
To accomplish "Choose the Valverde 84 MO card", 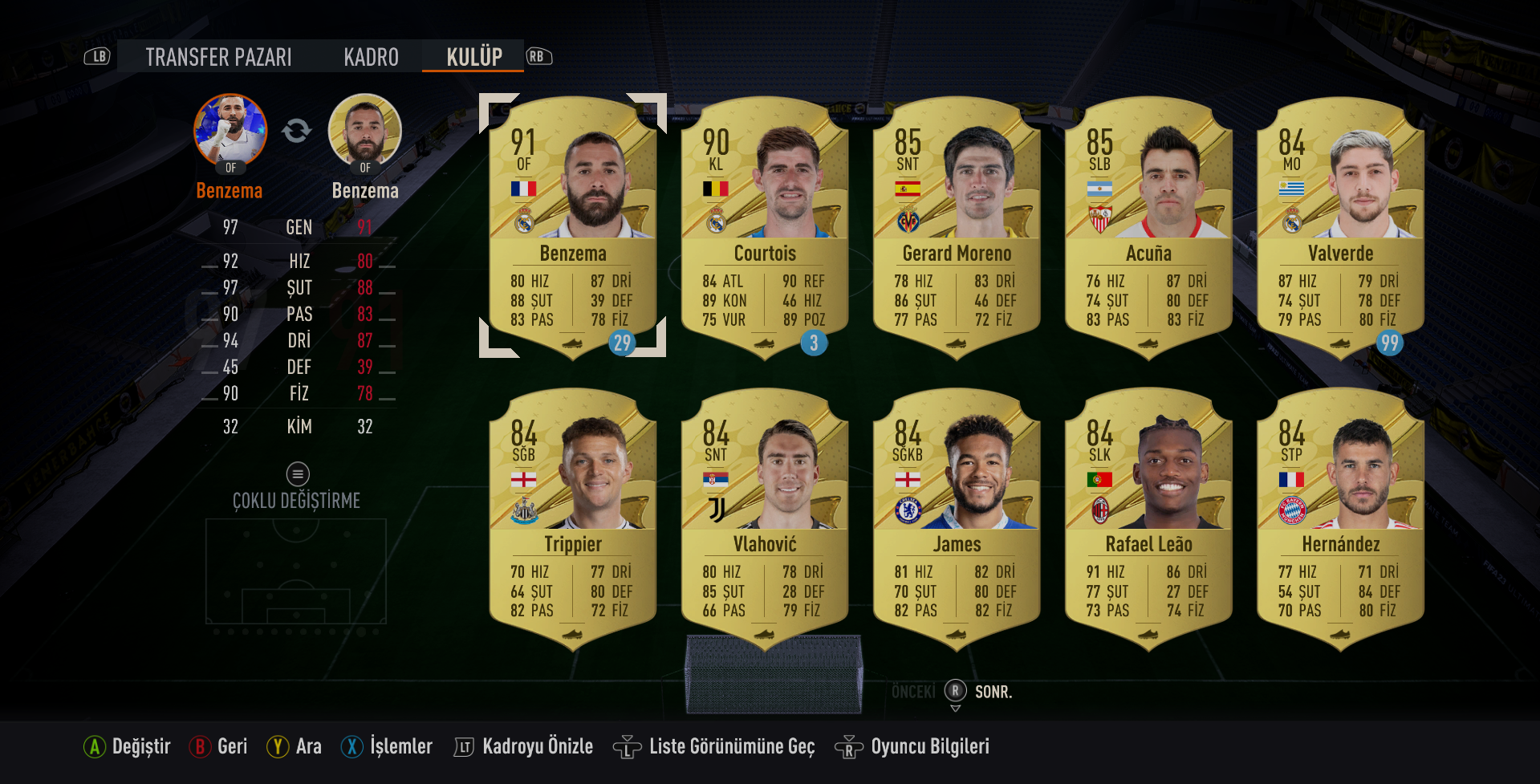I will pyautogui.click(x=1339, y=226).
